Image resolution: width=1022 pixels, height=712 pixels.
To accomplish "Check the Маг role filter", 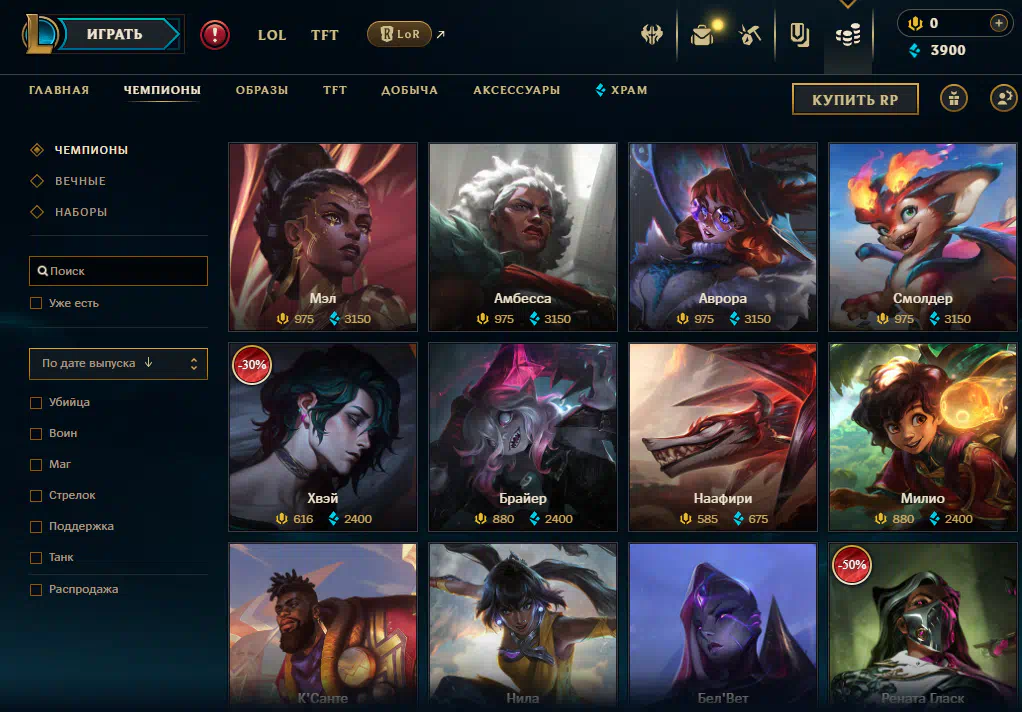I will pos(36,464).
